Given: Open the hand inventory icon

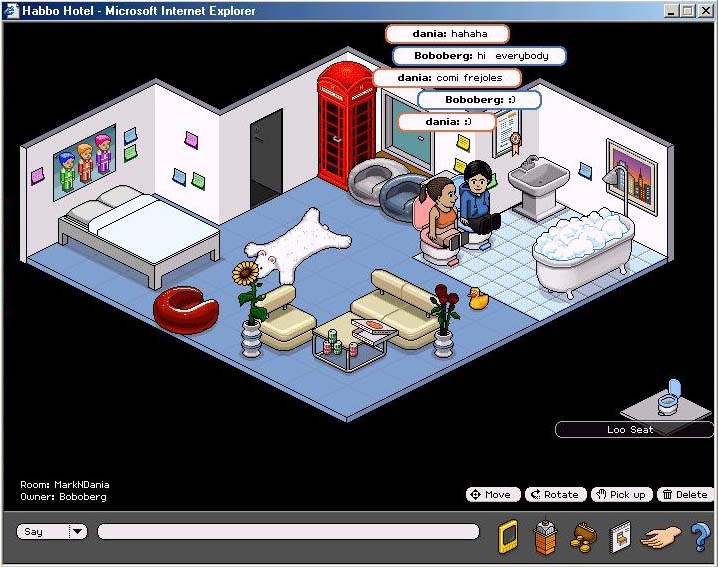Looking at the screenshot, I should 660,536.
